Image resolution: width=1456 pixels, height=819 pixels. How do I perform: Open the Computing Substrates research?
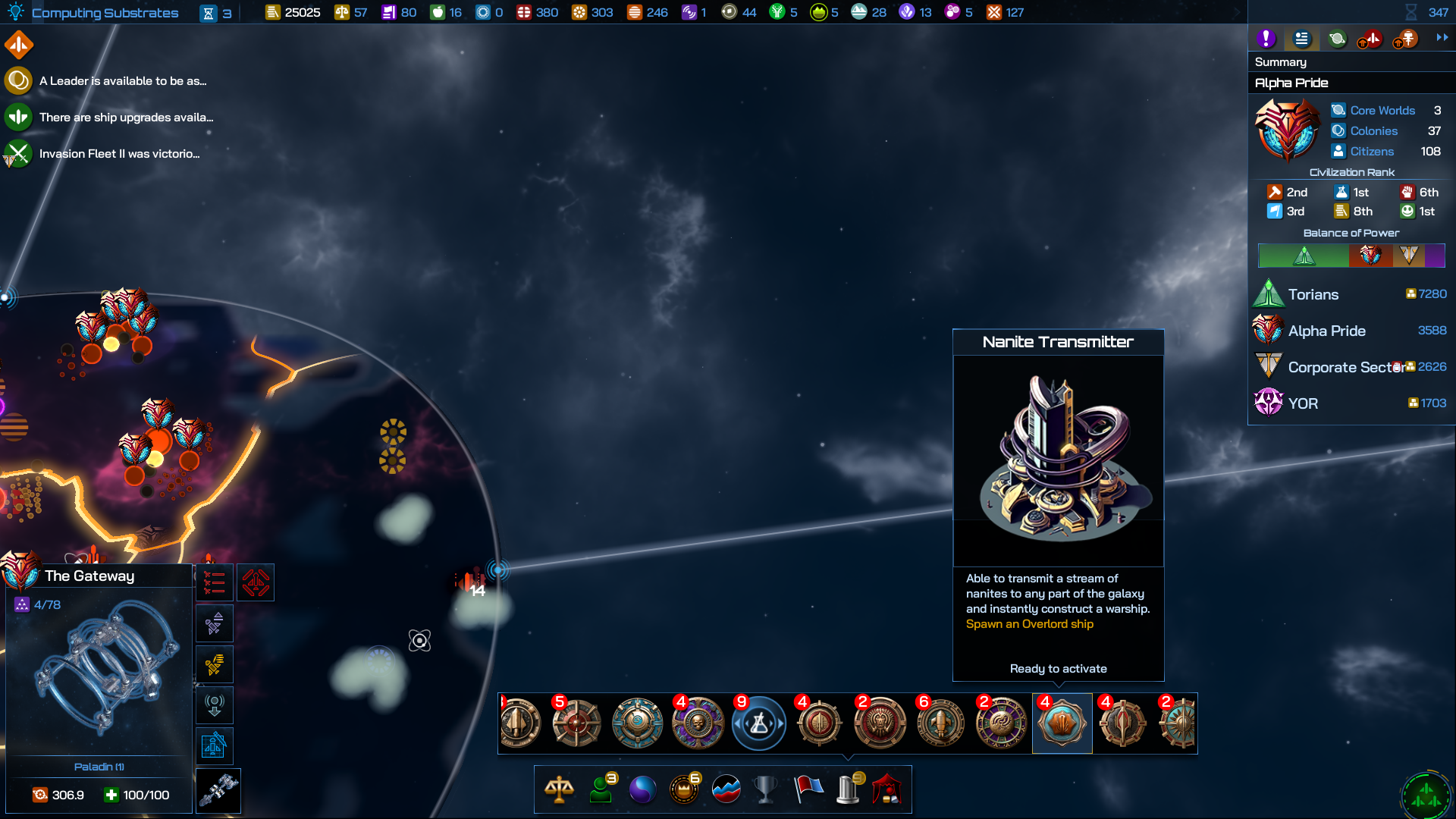tap(105, 13)
